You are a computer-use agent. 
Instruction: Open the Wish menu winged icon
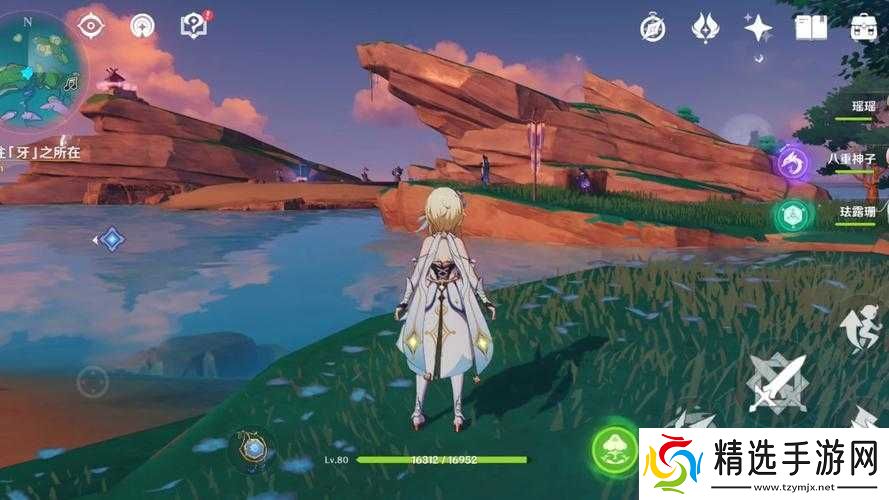point(706,27)
